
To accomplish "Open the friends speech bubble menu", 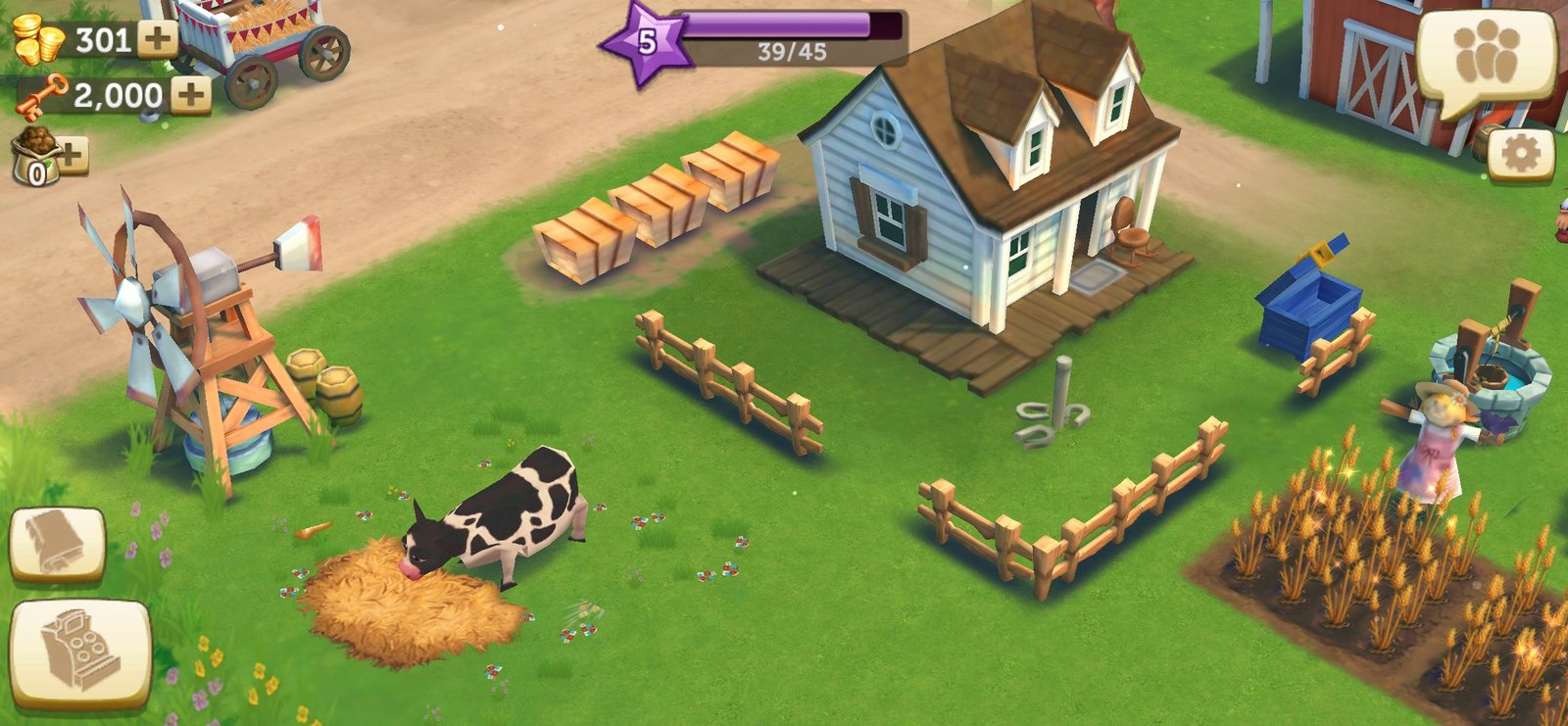I will [1486, 57].
